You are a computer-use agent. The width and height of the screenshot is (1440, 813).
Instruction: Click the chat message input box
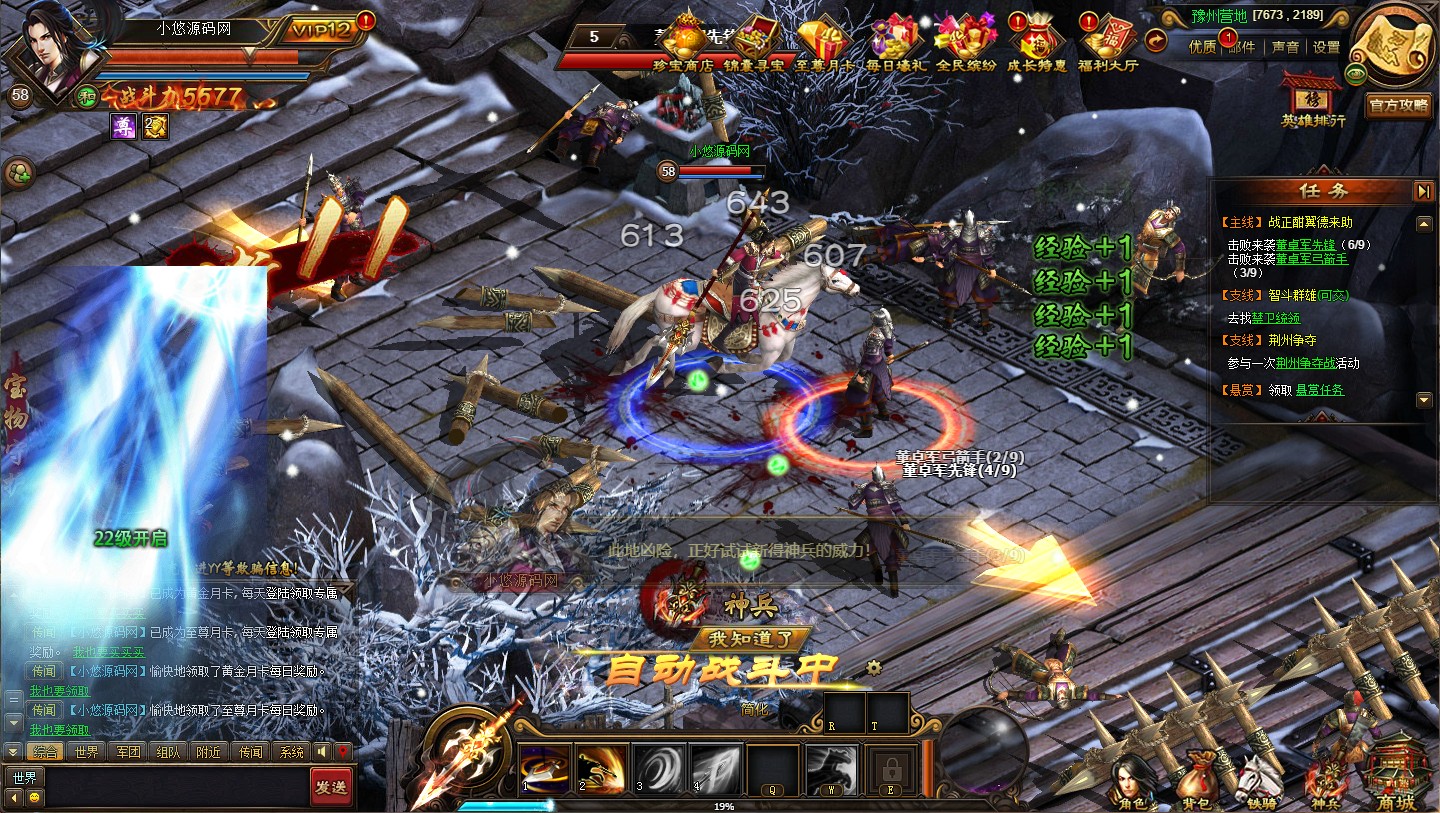point(175,787)
